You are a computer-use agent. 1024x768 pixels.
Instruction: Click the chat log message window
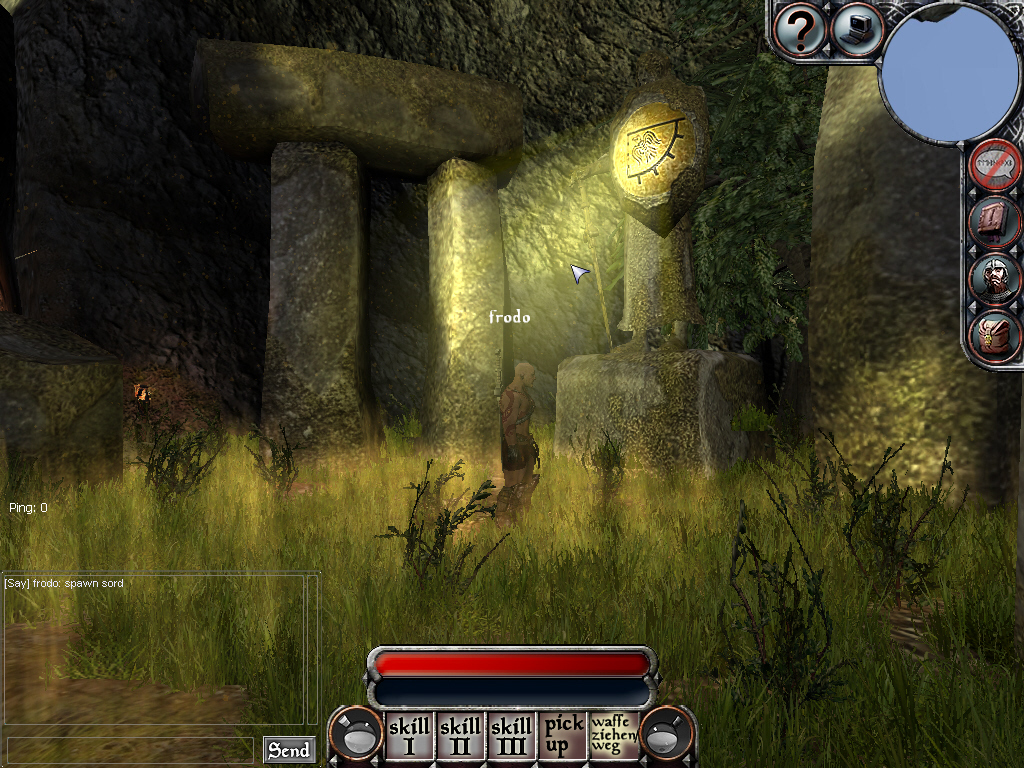(153, 648)
